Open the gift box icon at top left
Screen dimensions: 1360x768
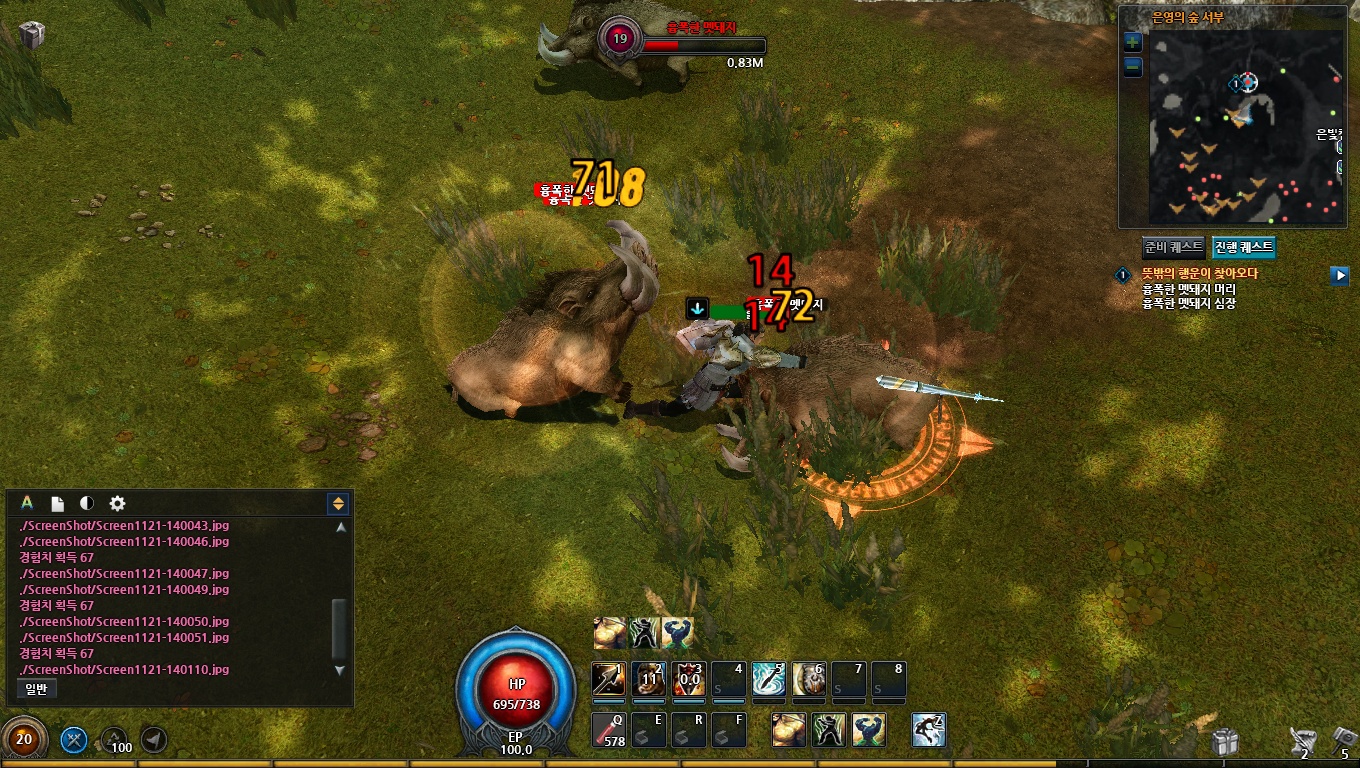pos(32,34)
